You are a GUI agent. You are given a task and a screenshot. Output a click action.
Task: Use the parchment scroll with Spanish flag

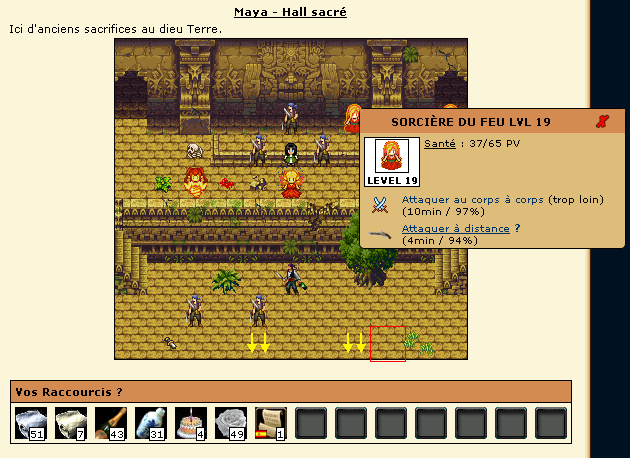click(272, 423)
